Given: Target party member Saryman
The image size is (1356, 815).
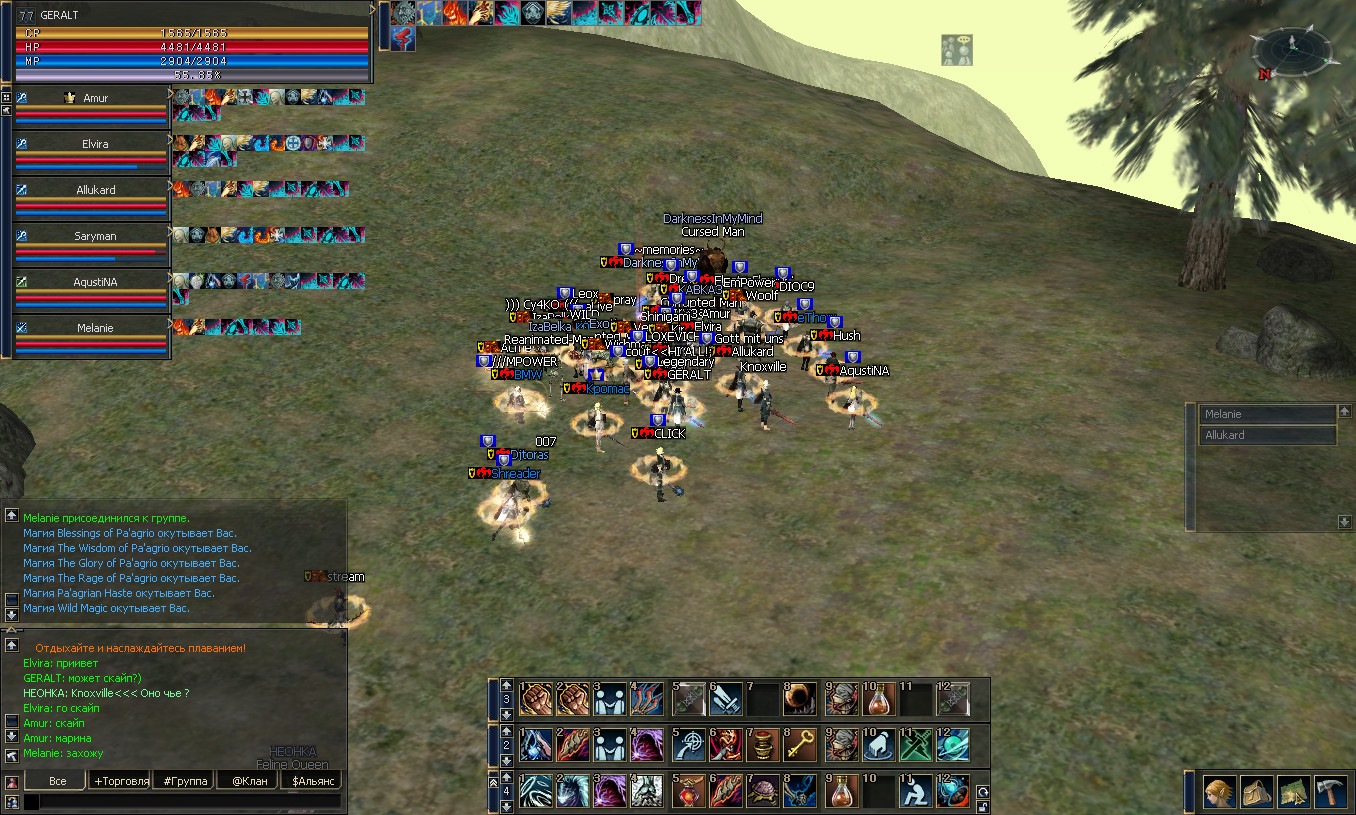Looking at the screenshot, I should point(95,236).
